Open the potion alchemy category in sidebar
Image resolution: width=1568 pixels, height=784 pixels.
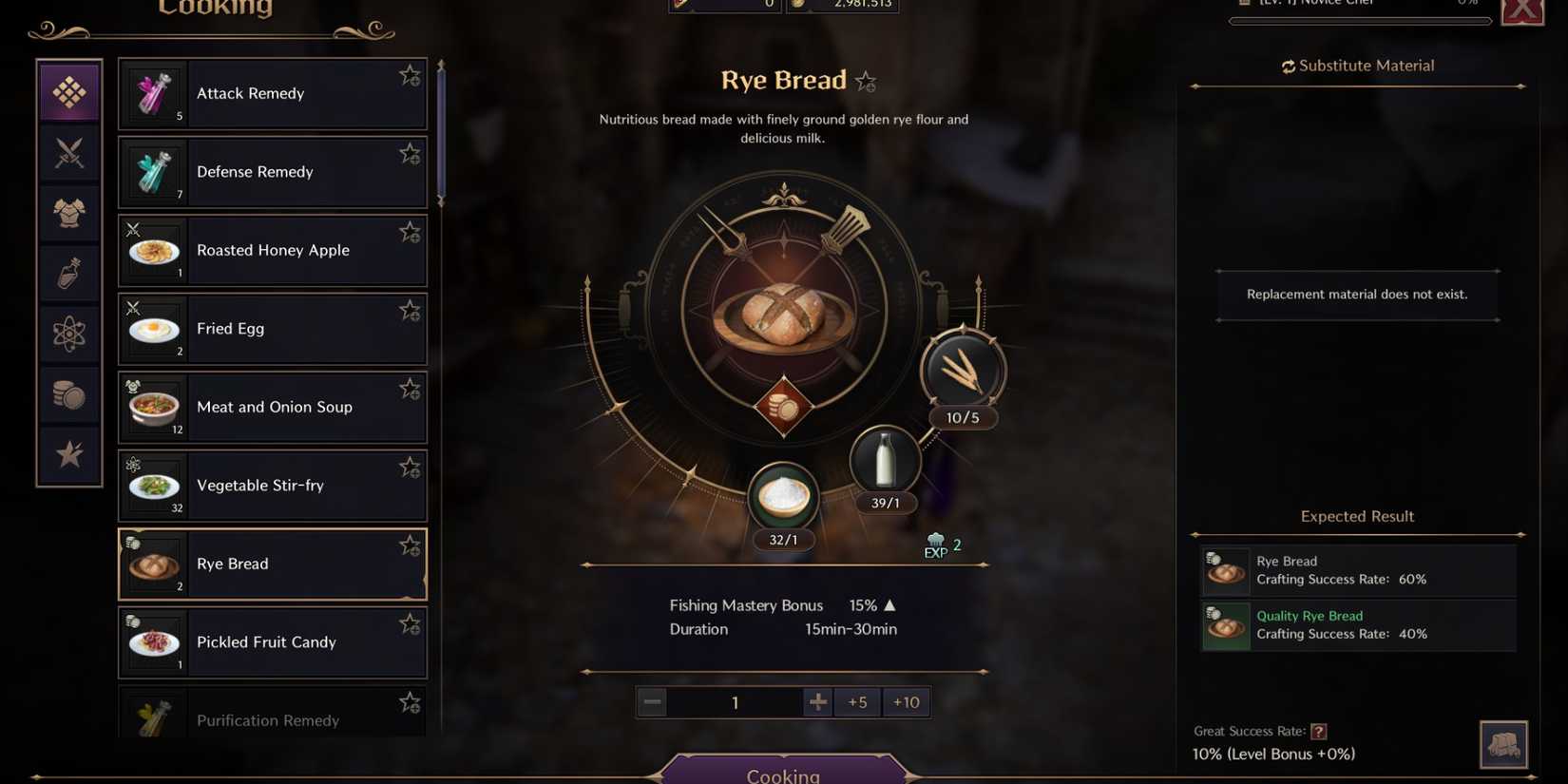pos(68,274)
